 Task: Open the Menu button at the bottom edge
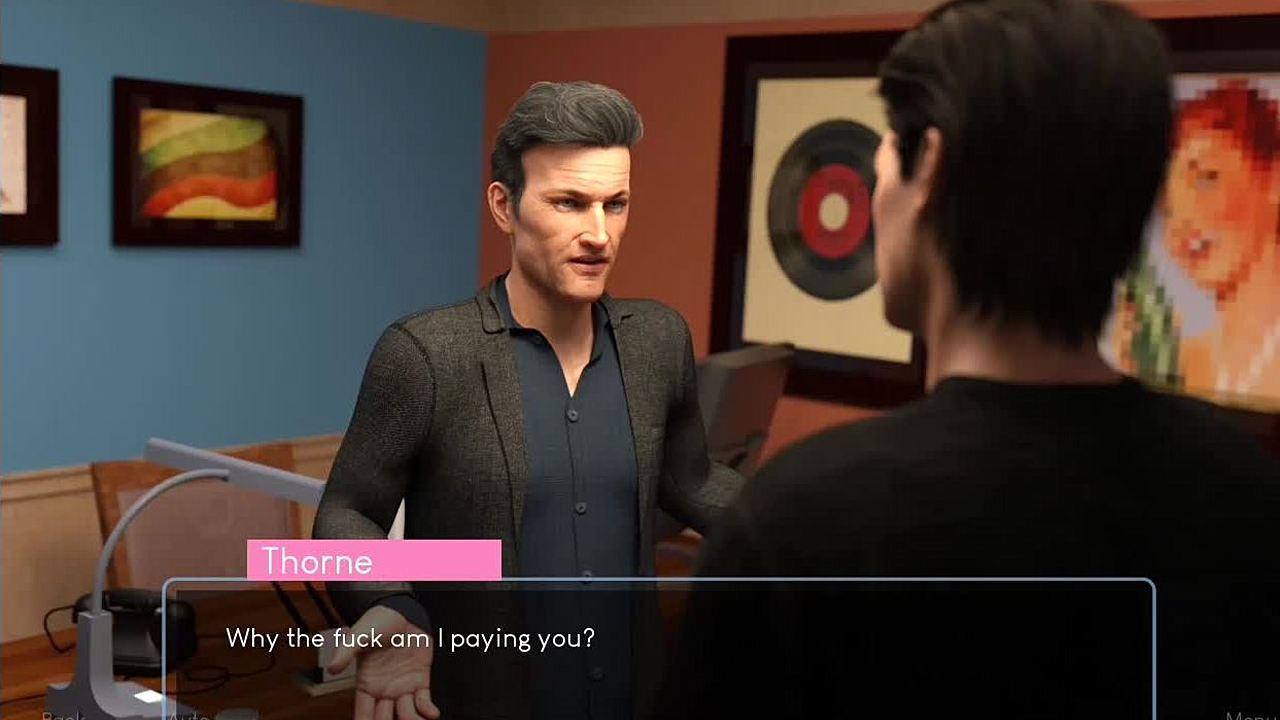click(x=1251, y=715)
